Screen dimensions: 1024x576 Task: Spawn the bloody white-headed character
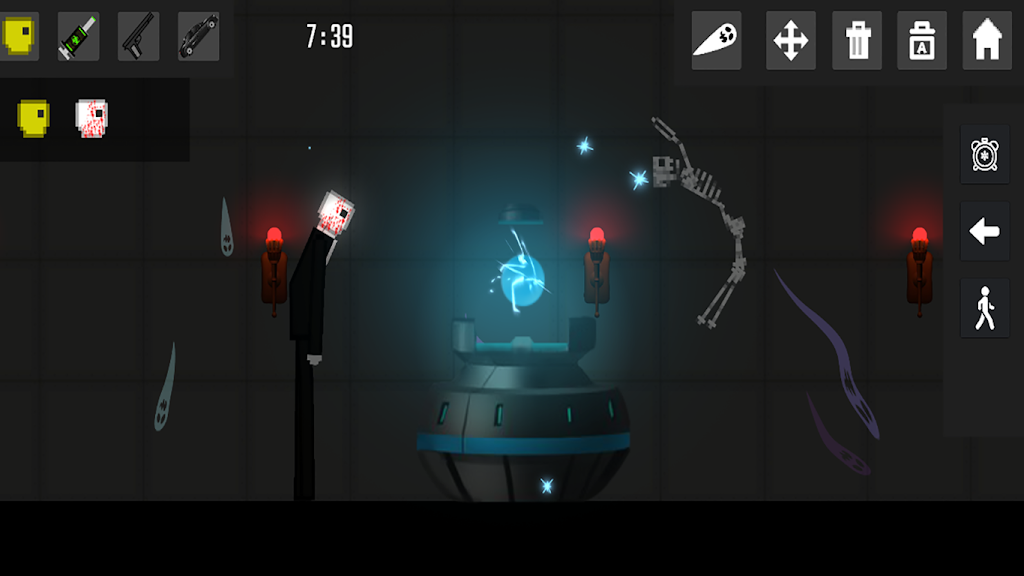coord(92,118)
